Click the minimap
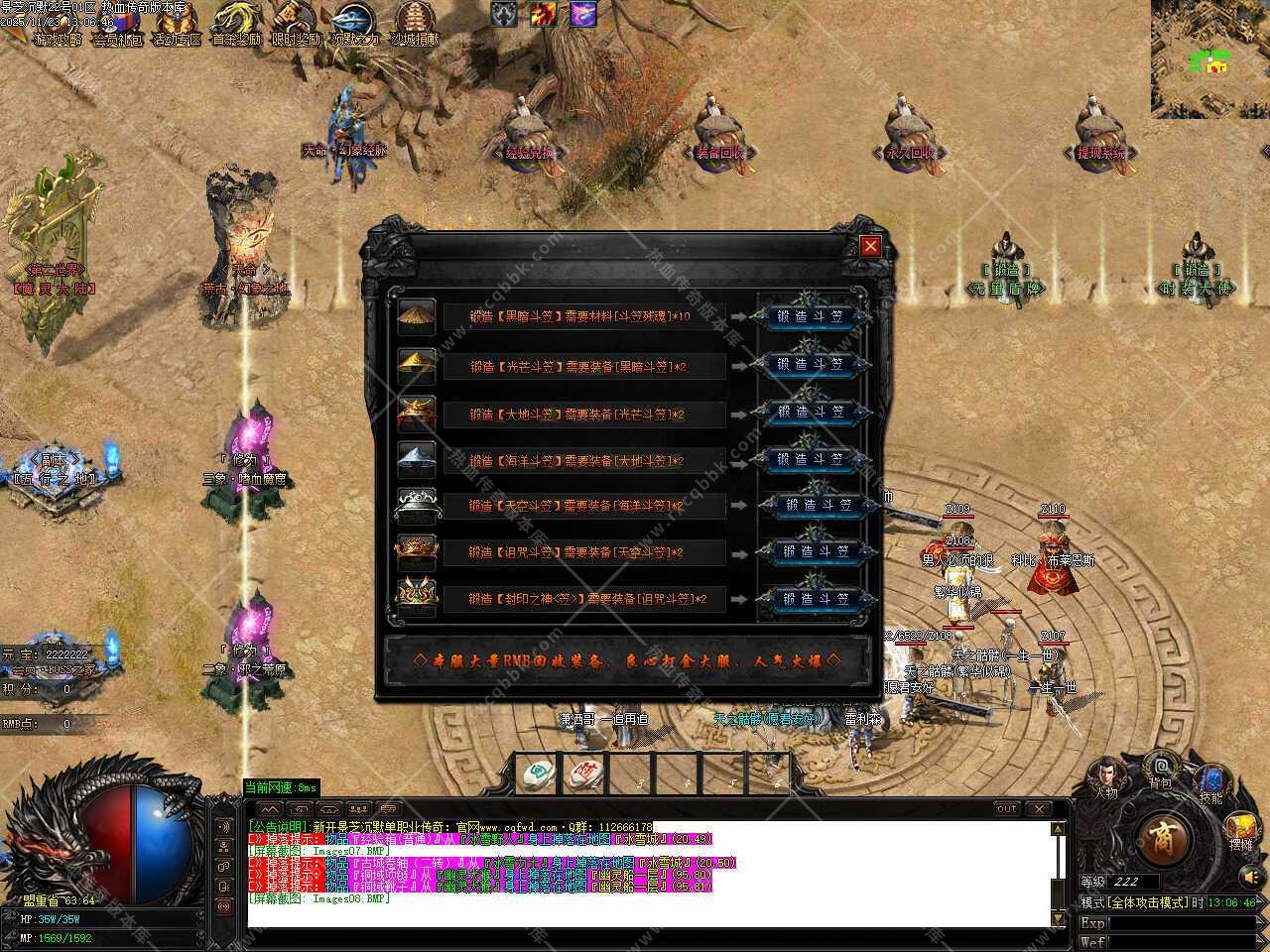The image size is (1270, 952). click(x=1210, y=59)
